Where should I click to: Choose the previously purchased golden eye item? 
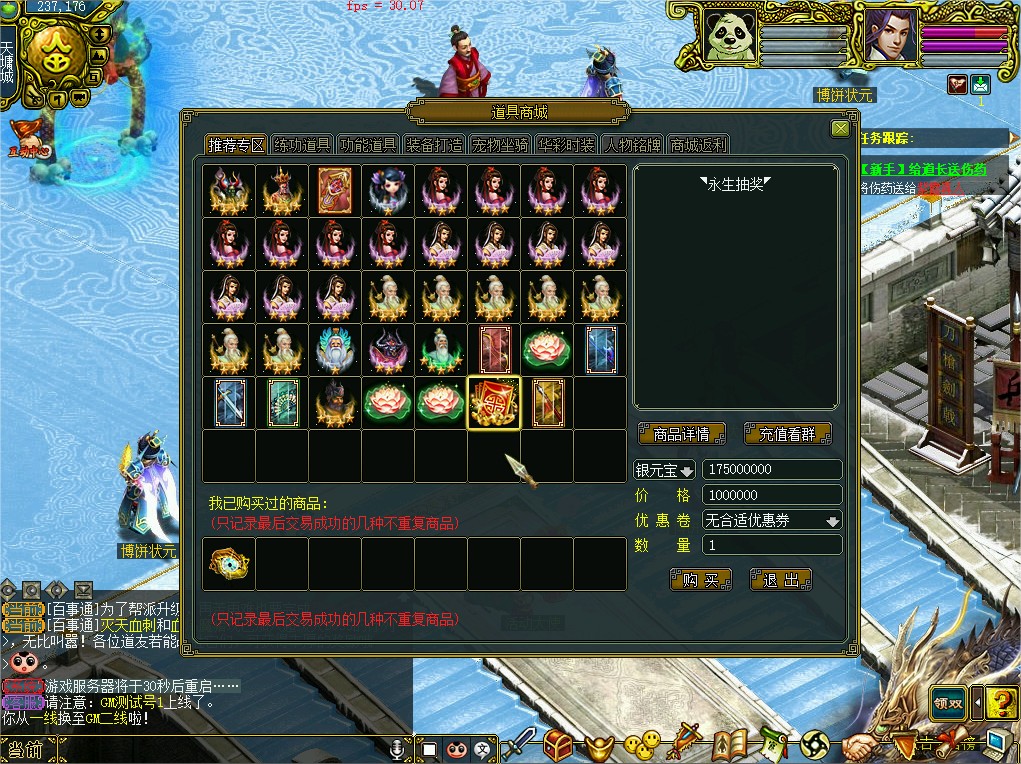[x=228, y=564]
